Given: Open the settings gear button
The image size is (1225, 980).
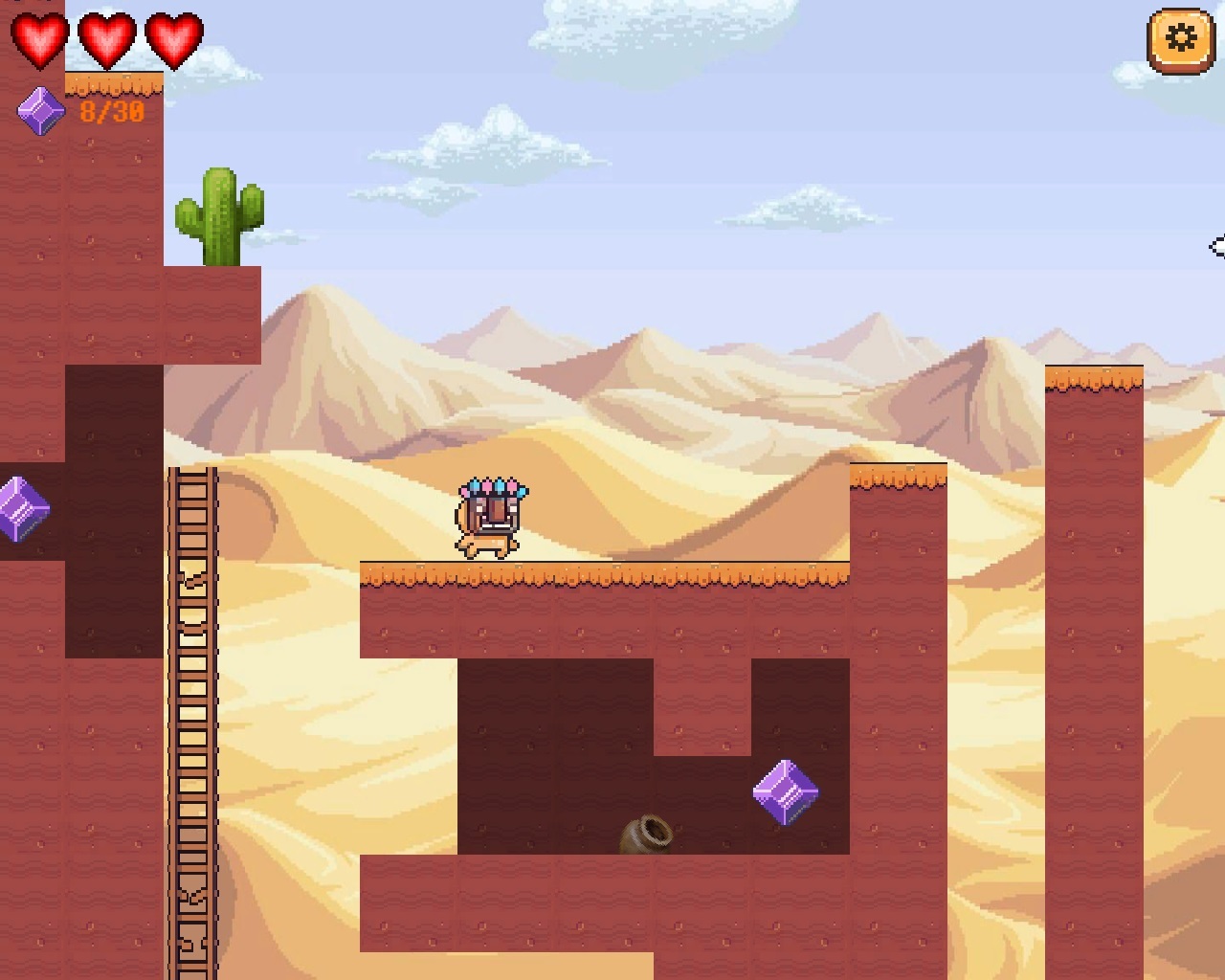Looking at the screenshot, I should (x=1179, y=38).
